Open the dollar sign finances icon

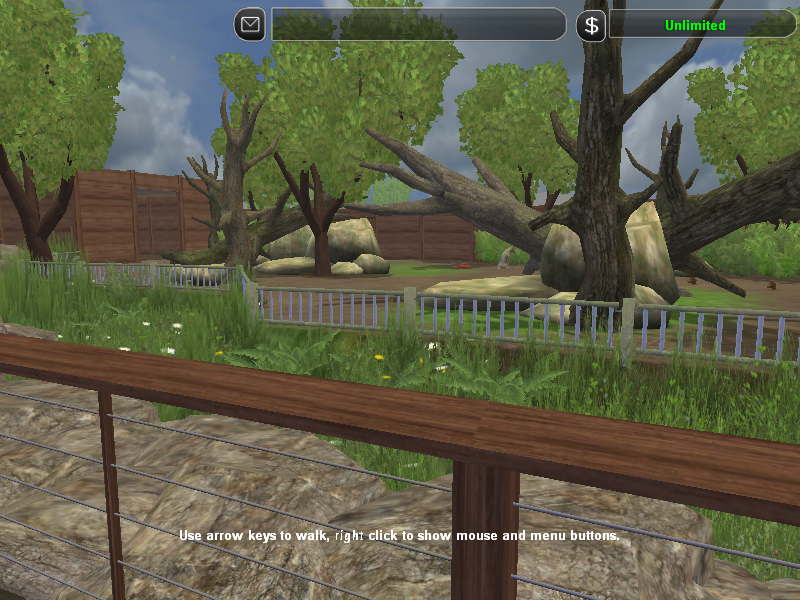[591, 25]
